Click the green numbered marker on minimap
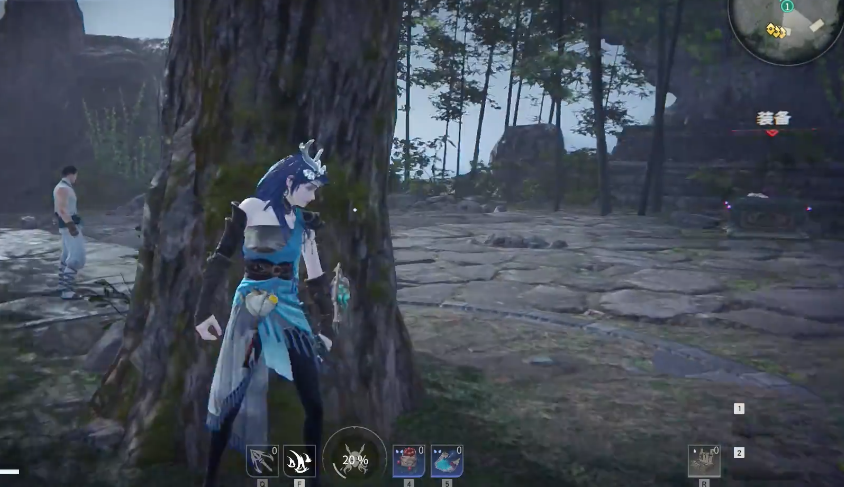This screenshot has width=844, height=487. tap(787, 6)
